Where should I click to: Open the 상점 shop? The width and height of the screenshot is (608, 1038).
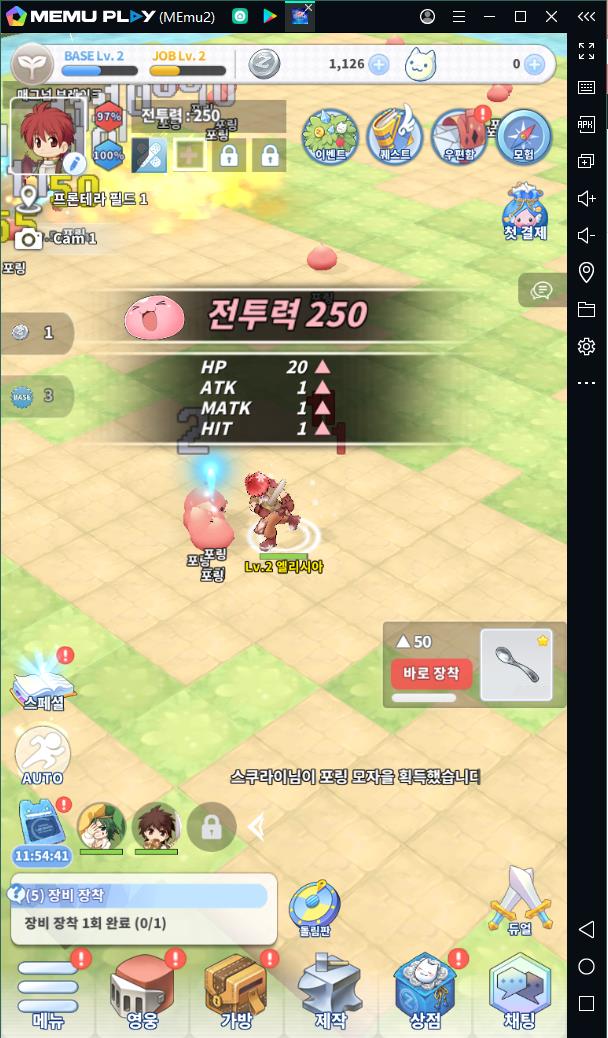pyautogui.click(x=424, y=990)
